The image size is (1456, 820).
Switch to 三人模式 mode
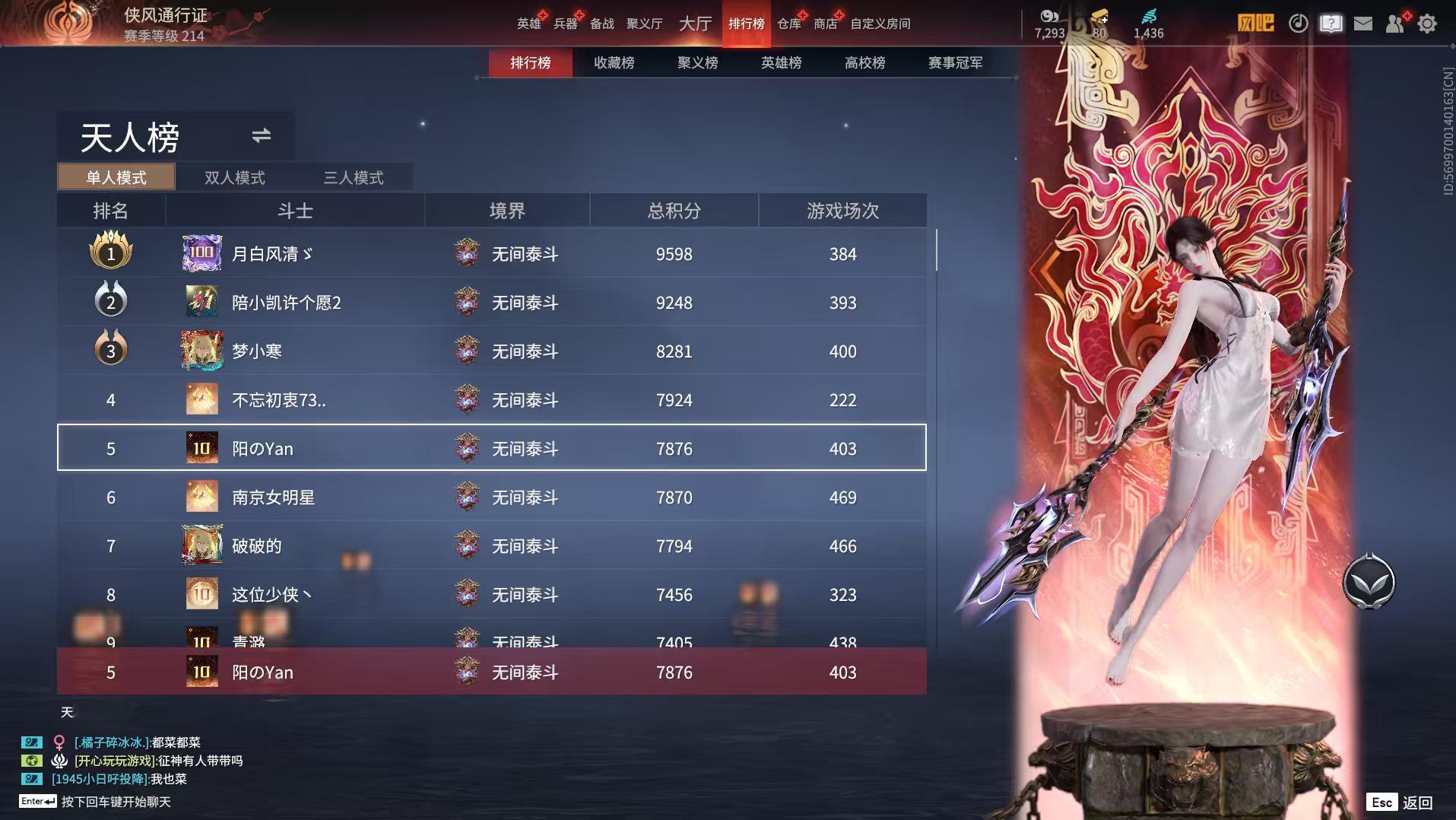[352, 176]
